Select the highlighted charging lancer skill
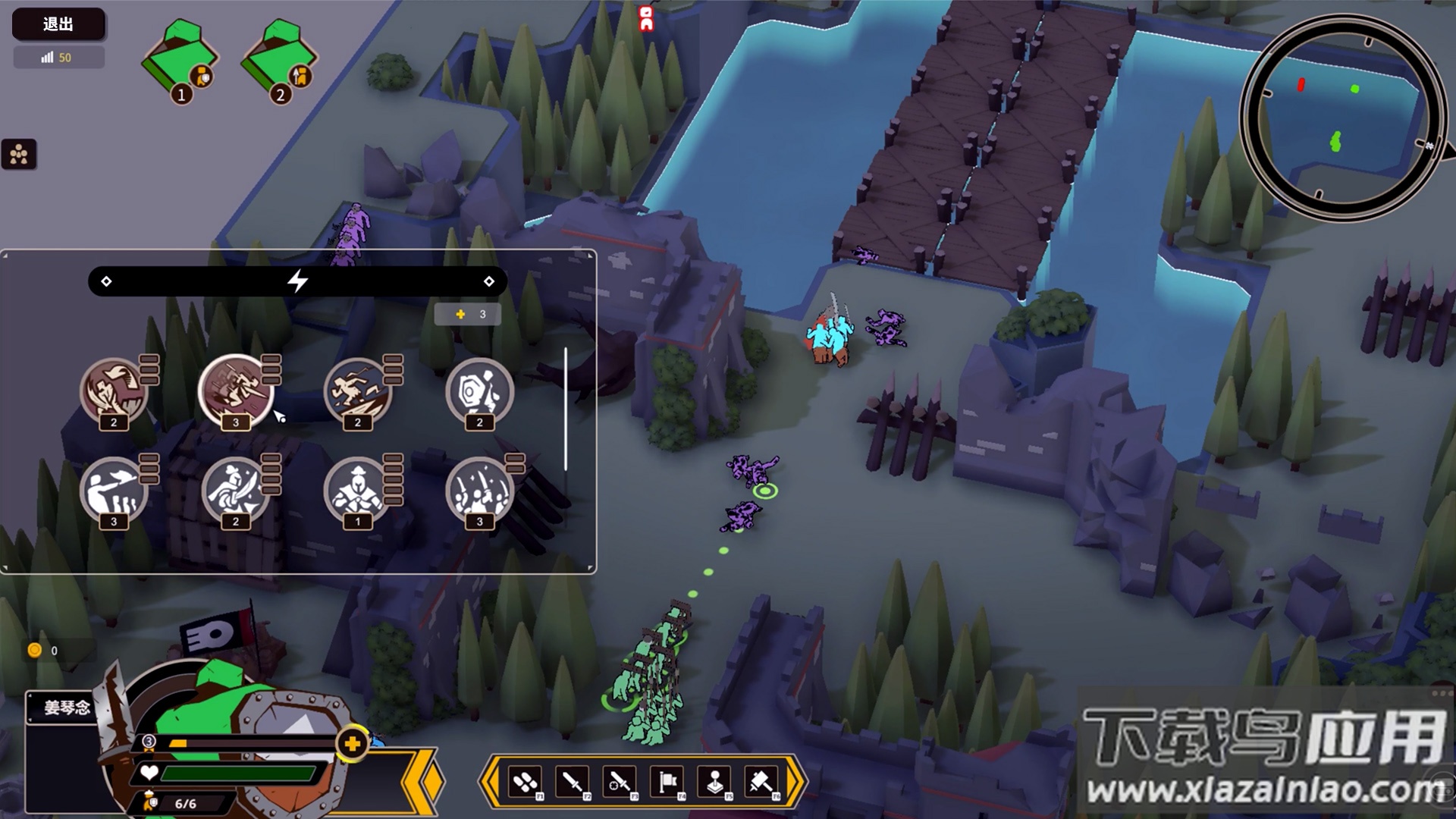 (235, 391)
